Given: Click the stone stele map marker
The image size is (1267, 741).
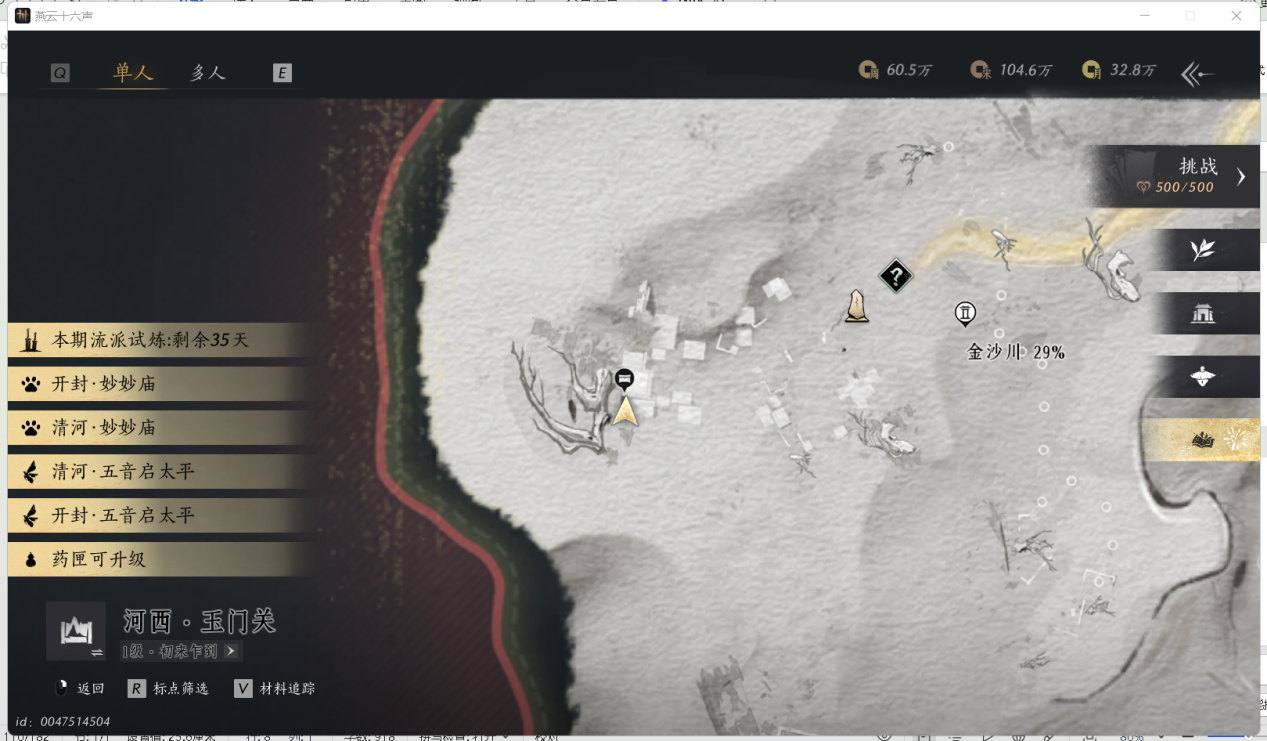Looking at the screenshot, I should 856,306.
